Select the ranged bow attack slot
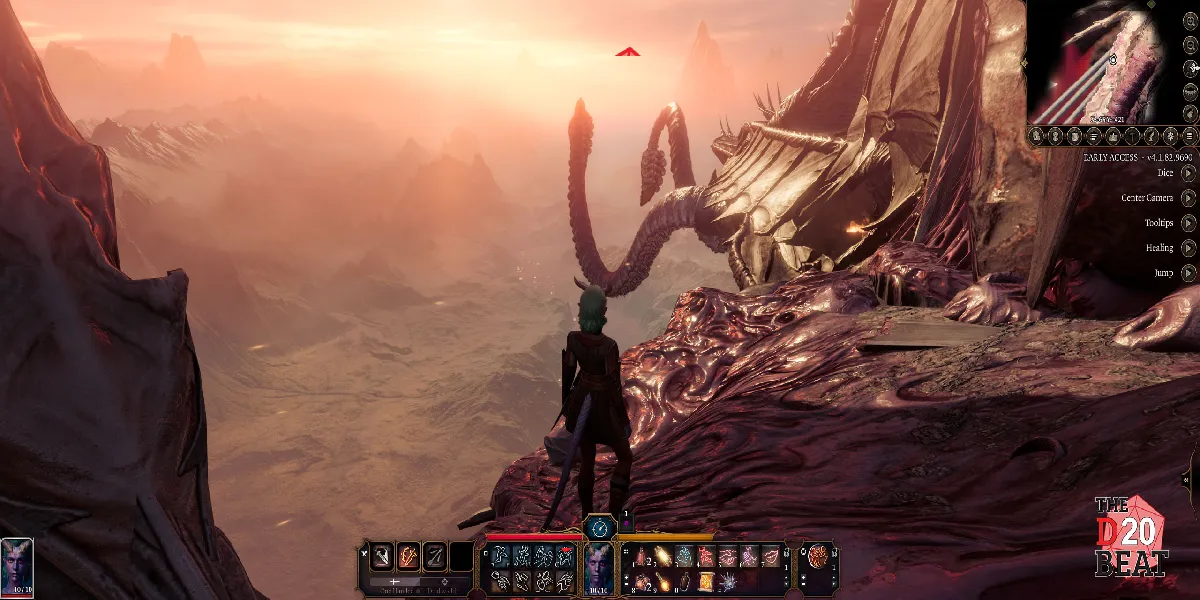 pyautogui.click(x=435, y=556)
